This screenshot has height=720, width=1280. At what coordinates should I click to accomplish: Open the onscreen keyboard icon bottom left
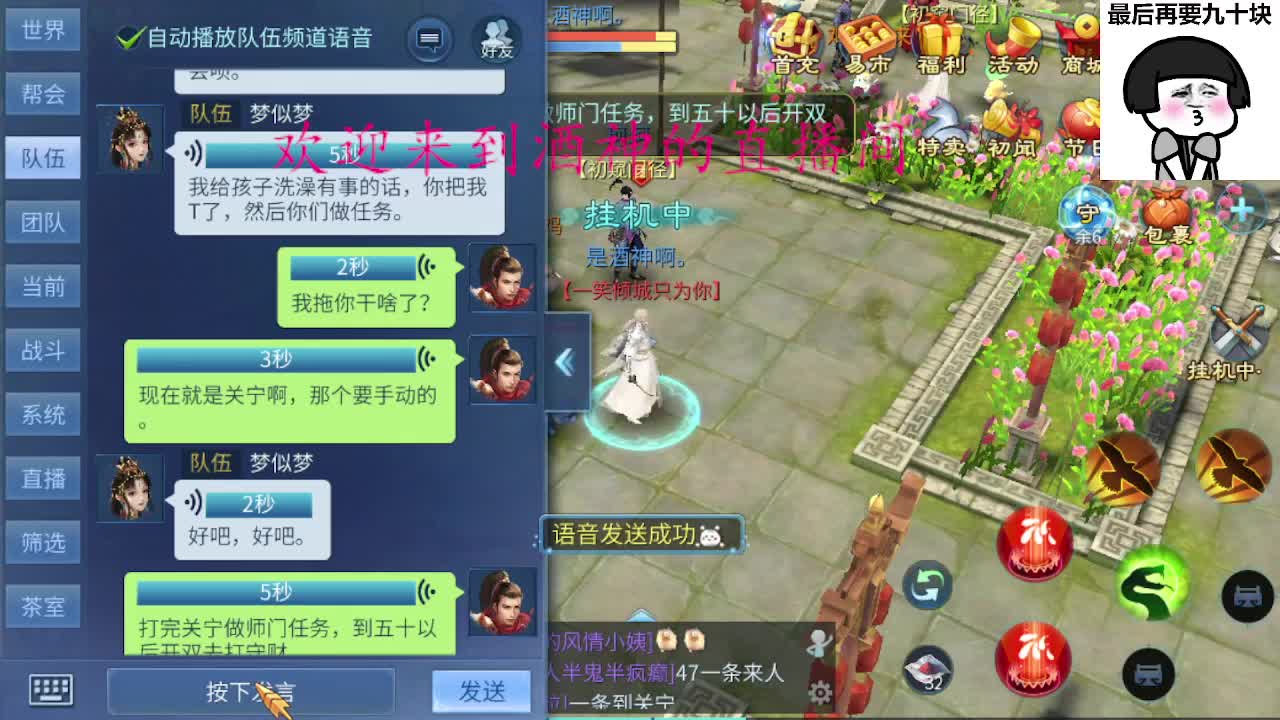pos(48,690)
